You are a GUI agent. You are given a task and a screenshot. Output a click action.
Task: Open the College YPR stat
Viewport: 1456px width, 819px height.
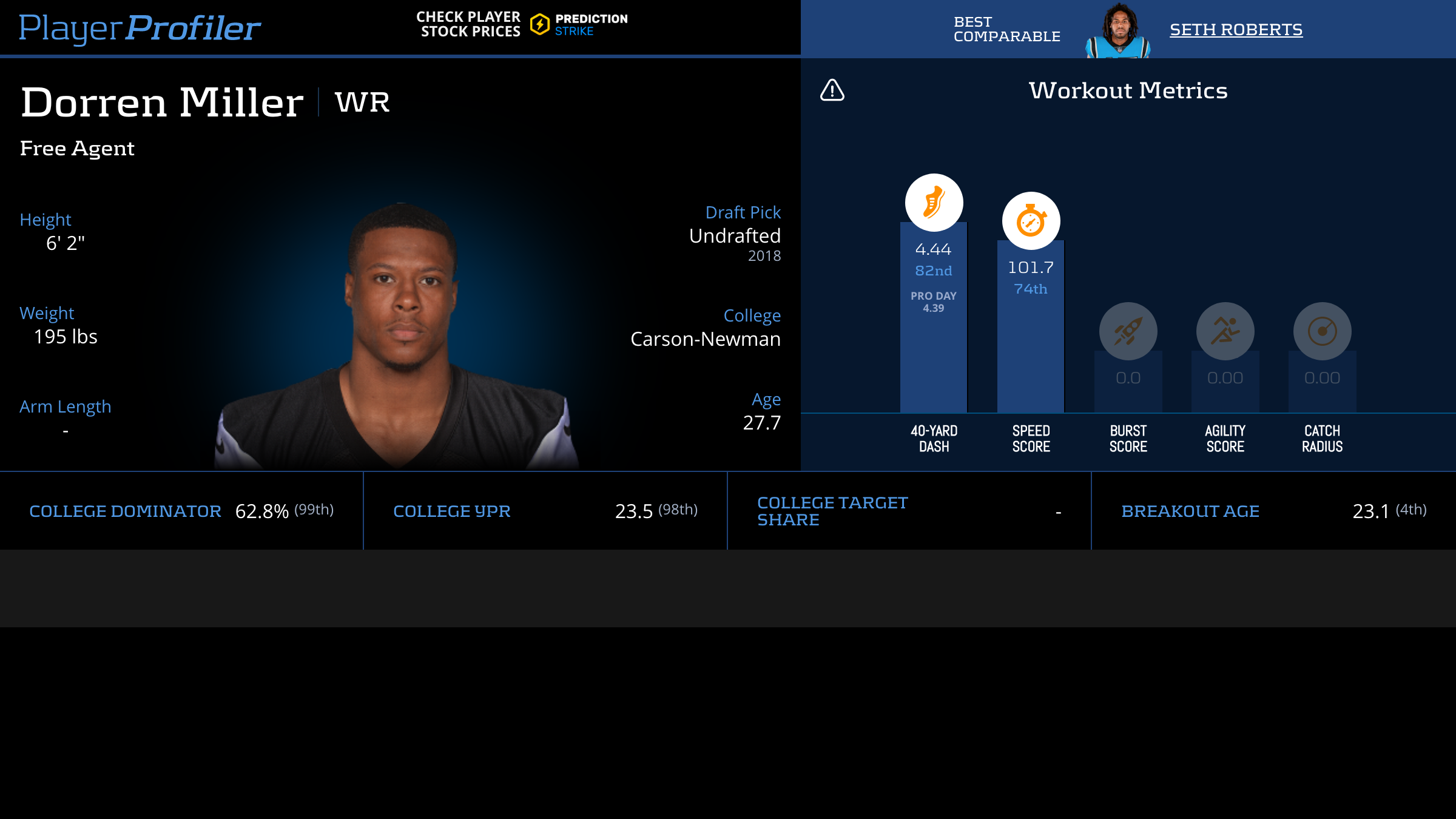452,511
